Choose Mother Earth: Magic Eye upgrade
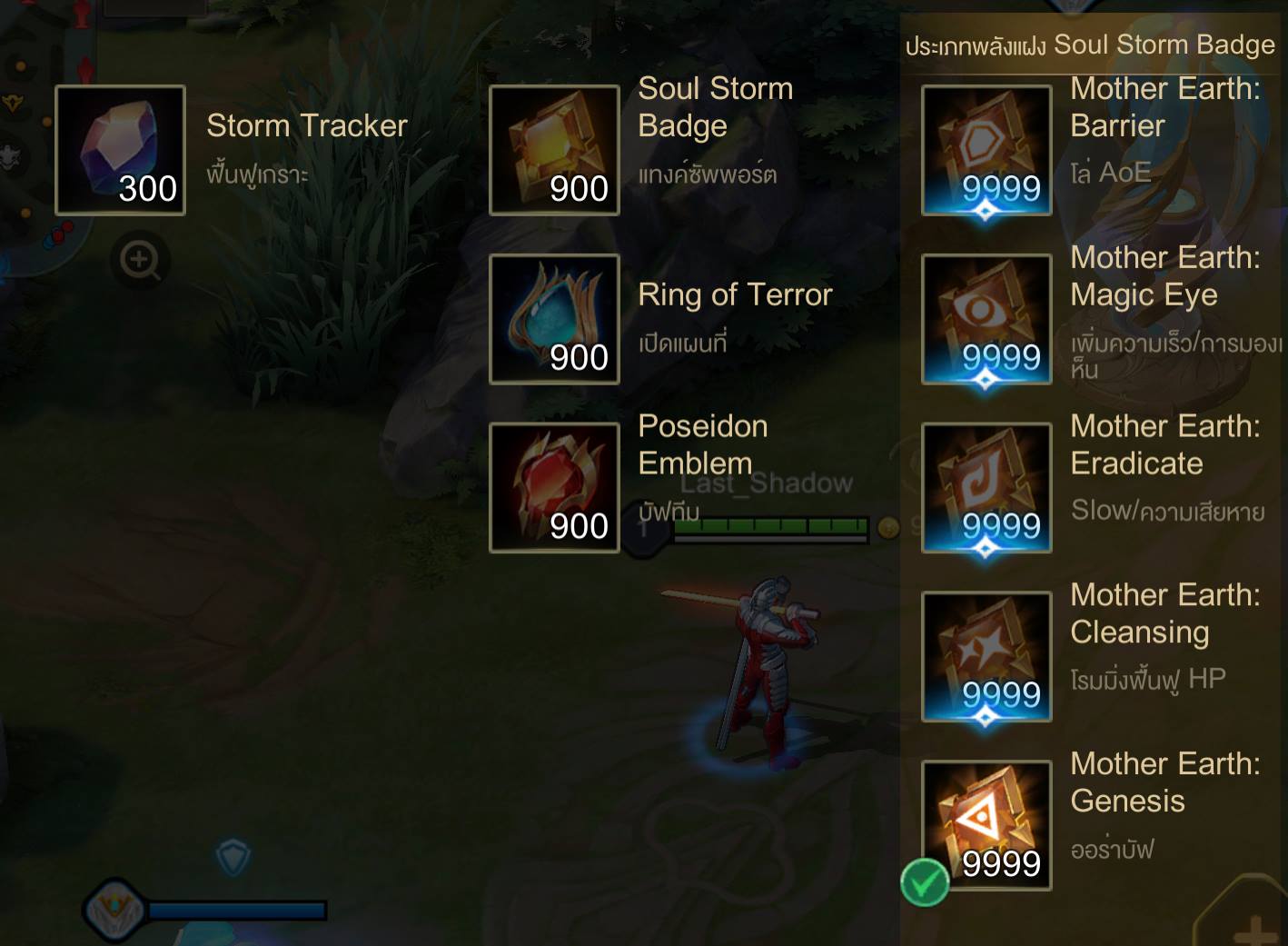Viewport: 1288px width, 946px height. coord(986,319)
